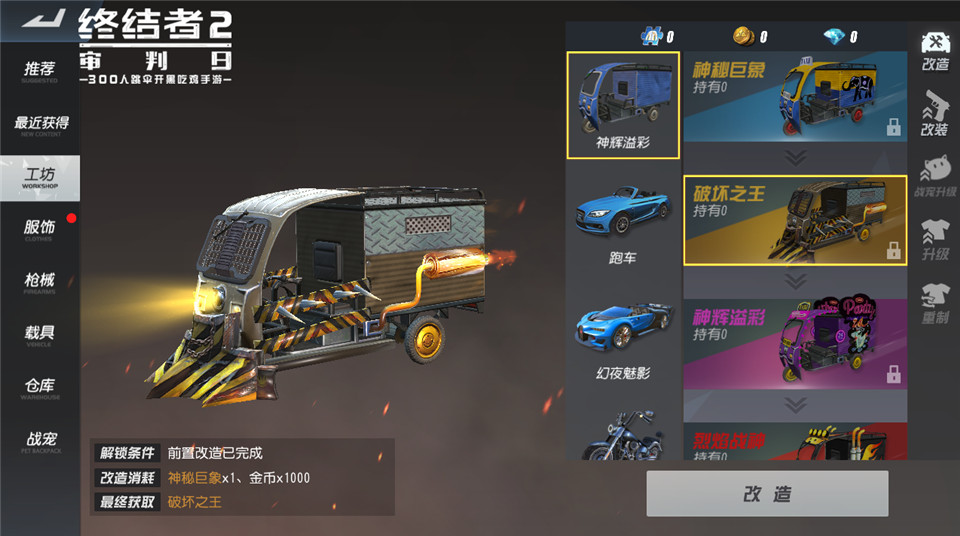Open the 战宠 pet backpack tab
Viewport: 960px width, 536px height.
[40, 441]
